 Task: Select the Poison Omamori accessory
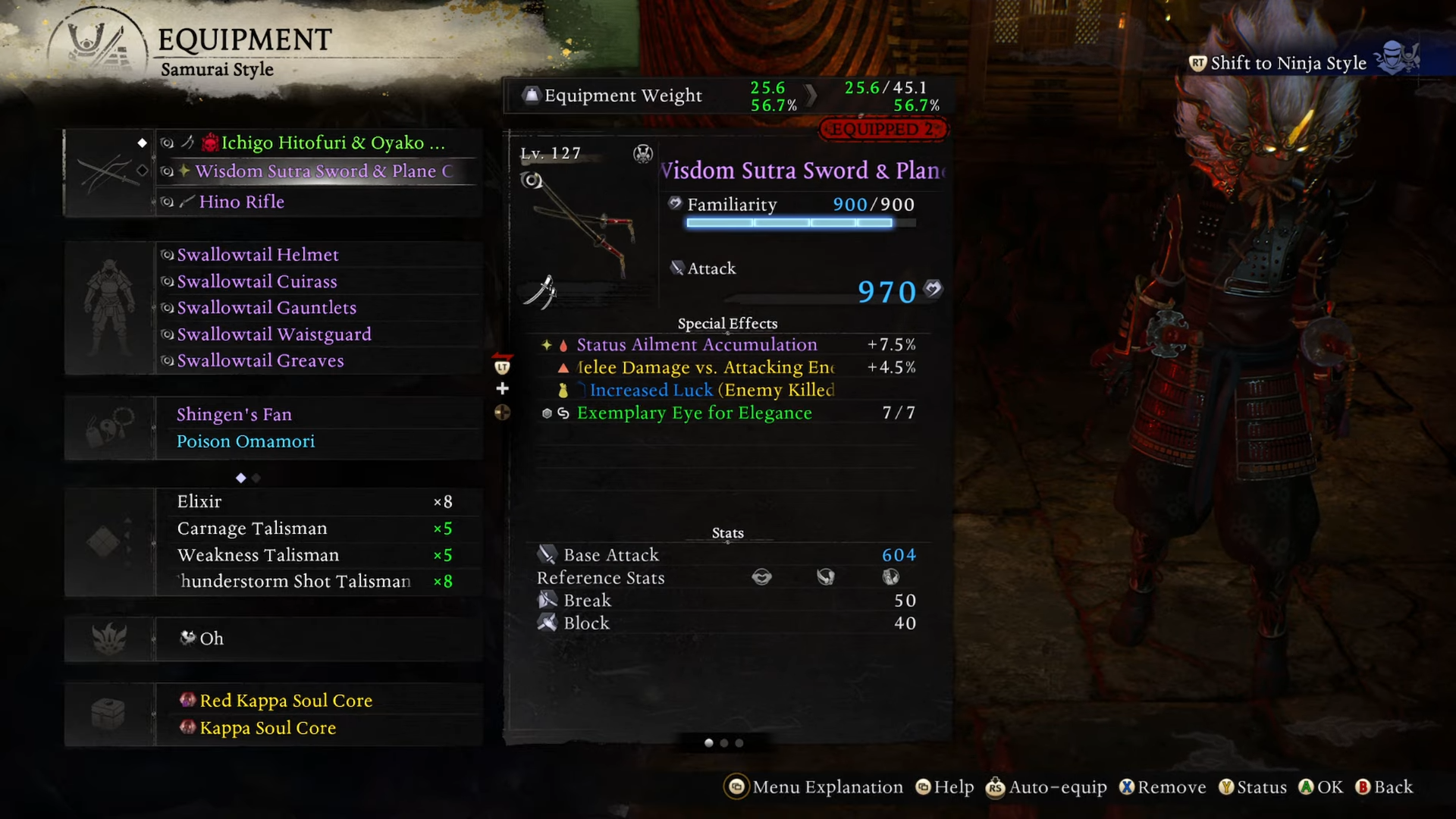(246, 441)
